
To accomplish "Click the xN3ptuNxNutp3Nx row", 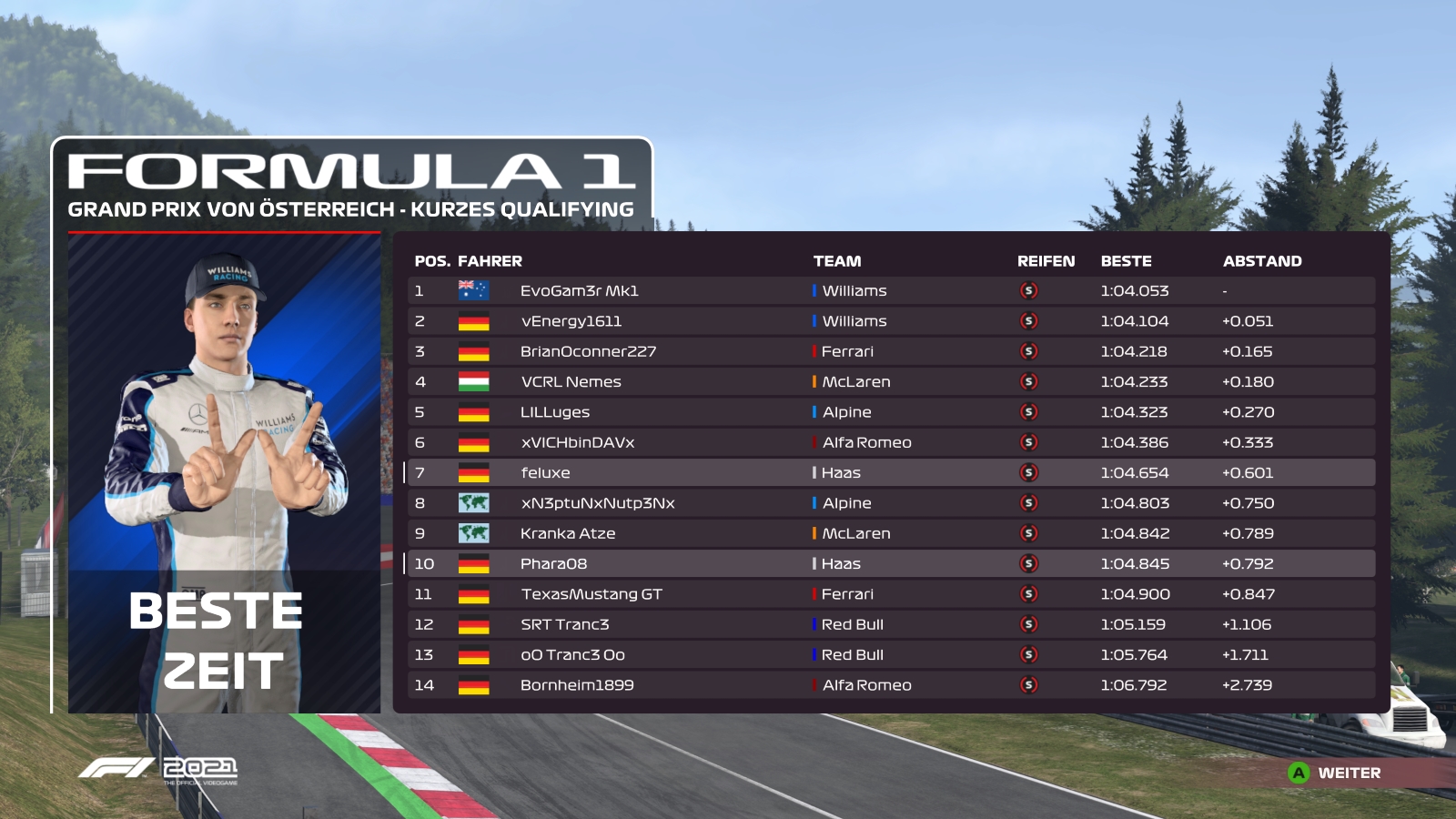I will [x=597, y=503].
